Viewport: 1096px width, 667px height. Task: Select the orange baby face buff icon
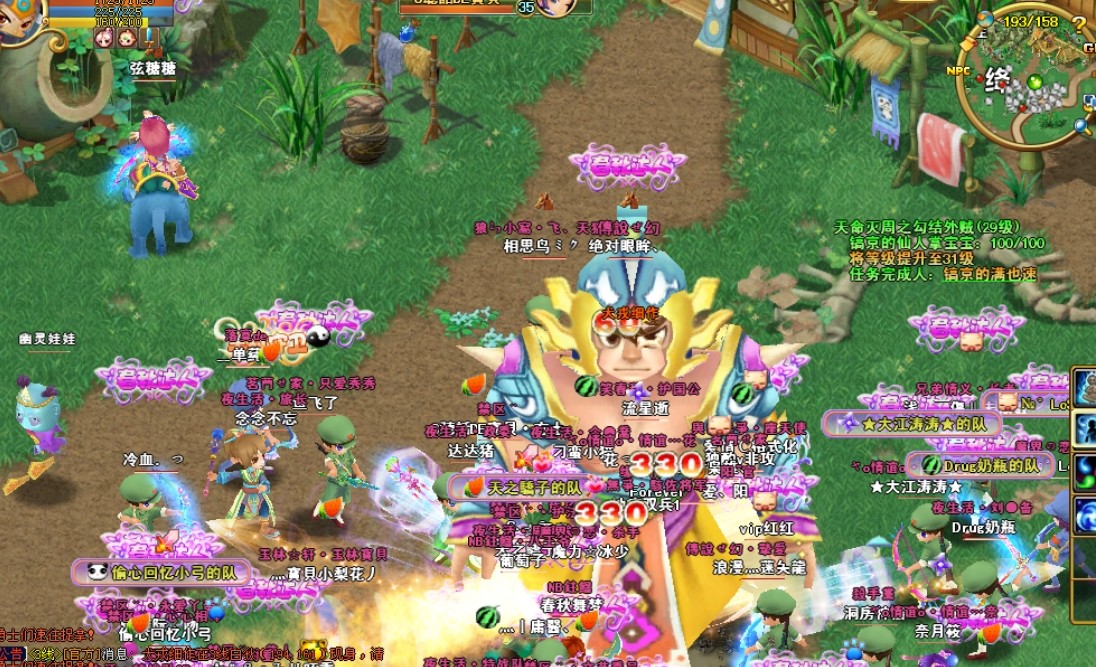(x=126, y=38)
